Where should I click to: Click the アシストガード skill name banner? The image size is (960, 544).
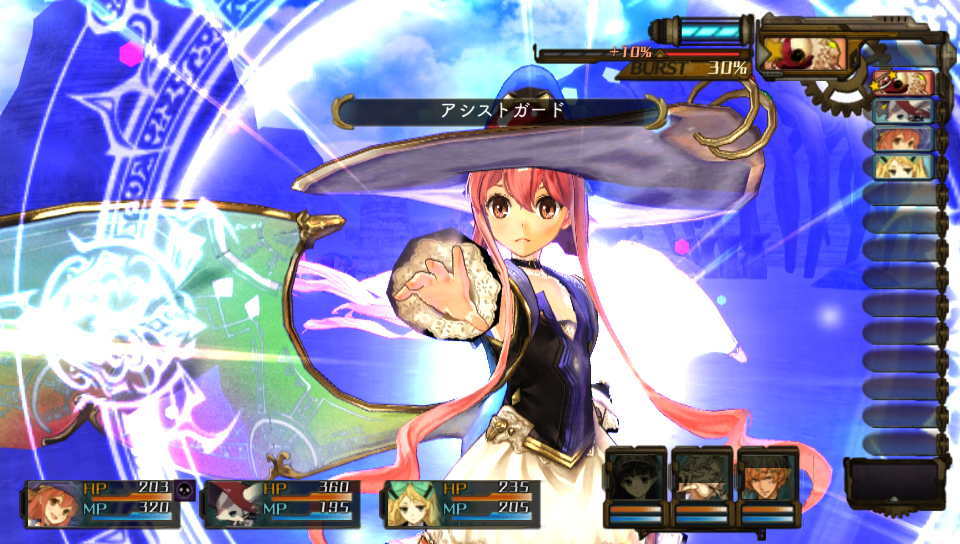click(502, 111)
